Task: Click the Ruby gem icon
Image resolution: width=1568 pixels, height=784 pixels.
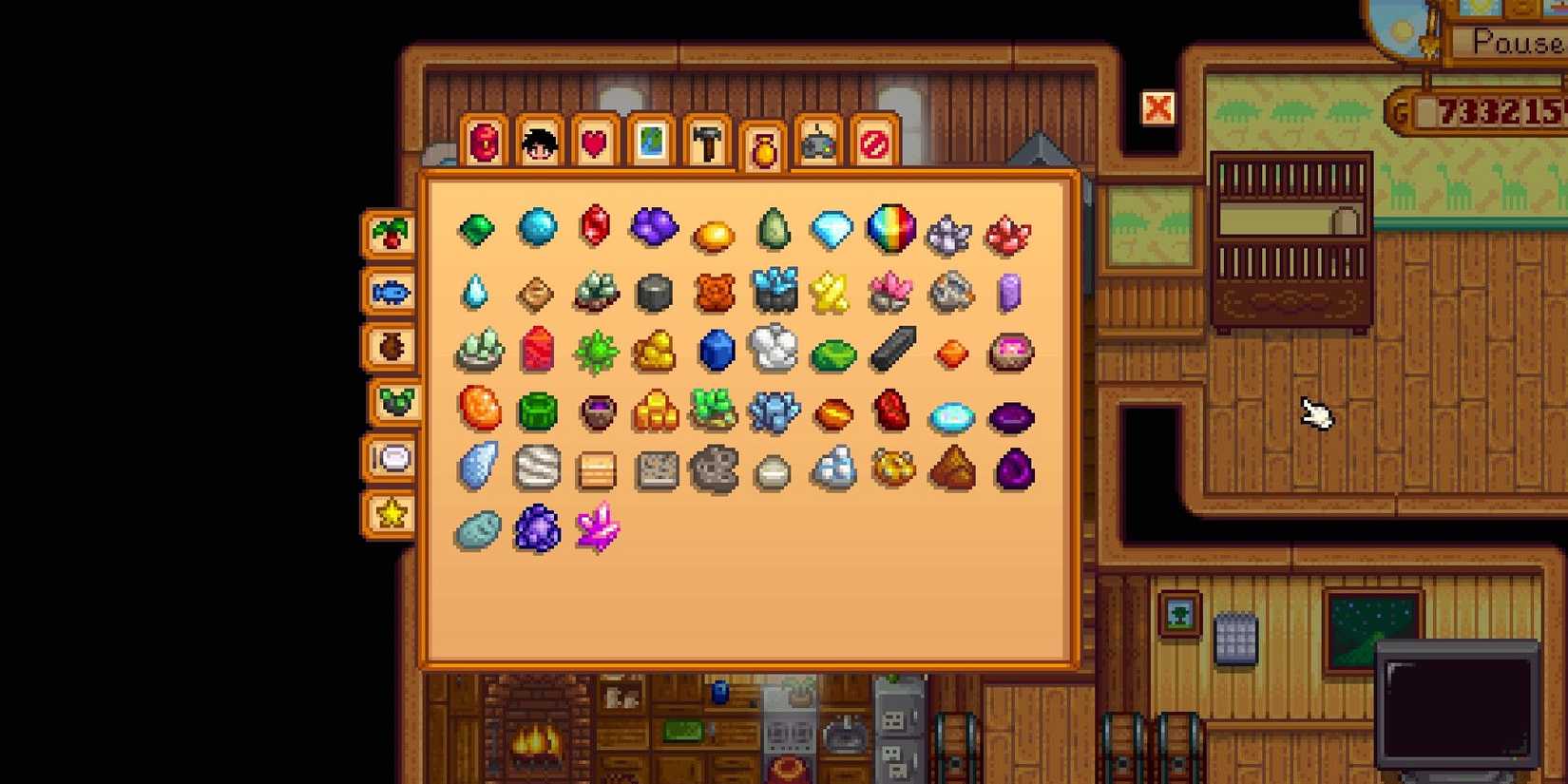Action: click(x=594, y=228)
